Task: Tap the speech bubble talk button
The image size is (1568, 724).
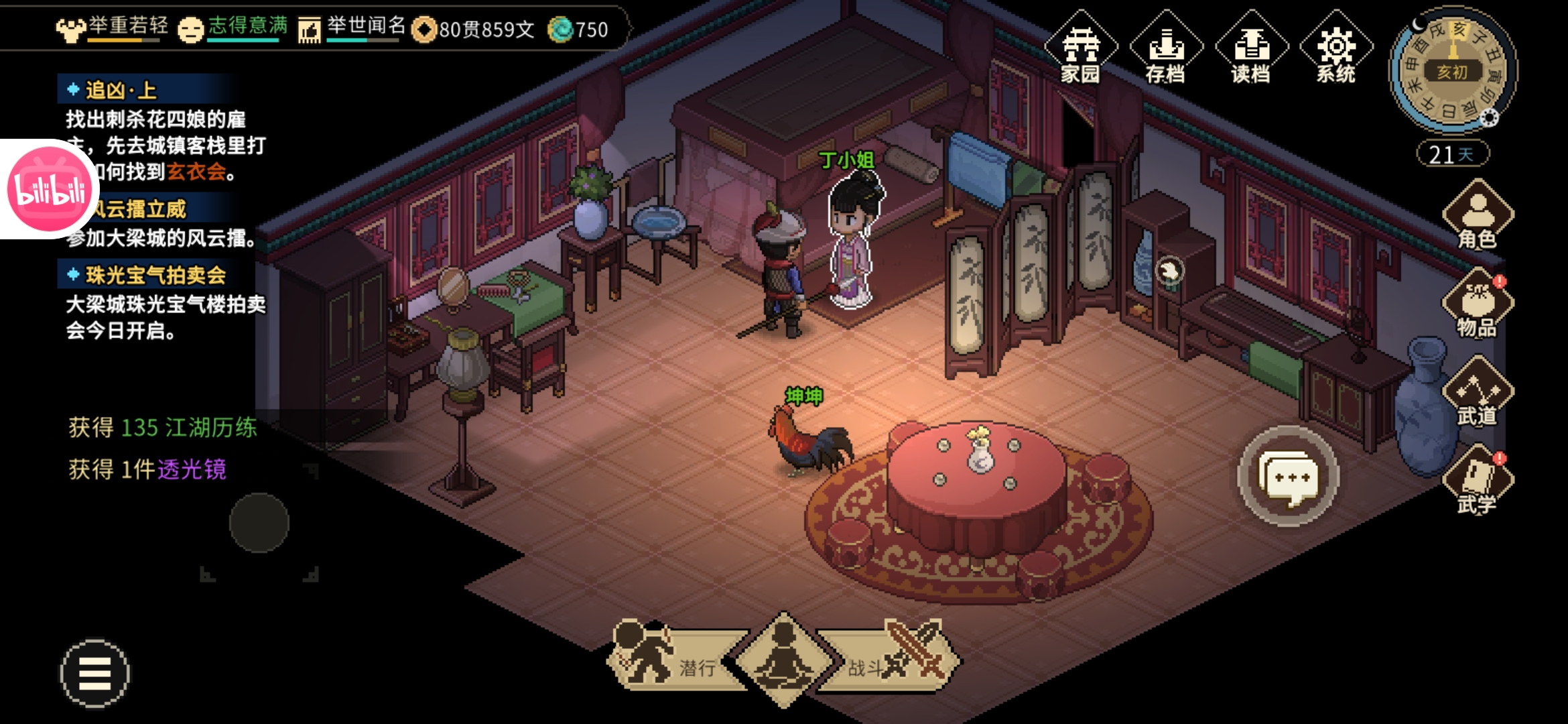Action: click(1288, 477)
